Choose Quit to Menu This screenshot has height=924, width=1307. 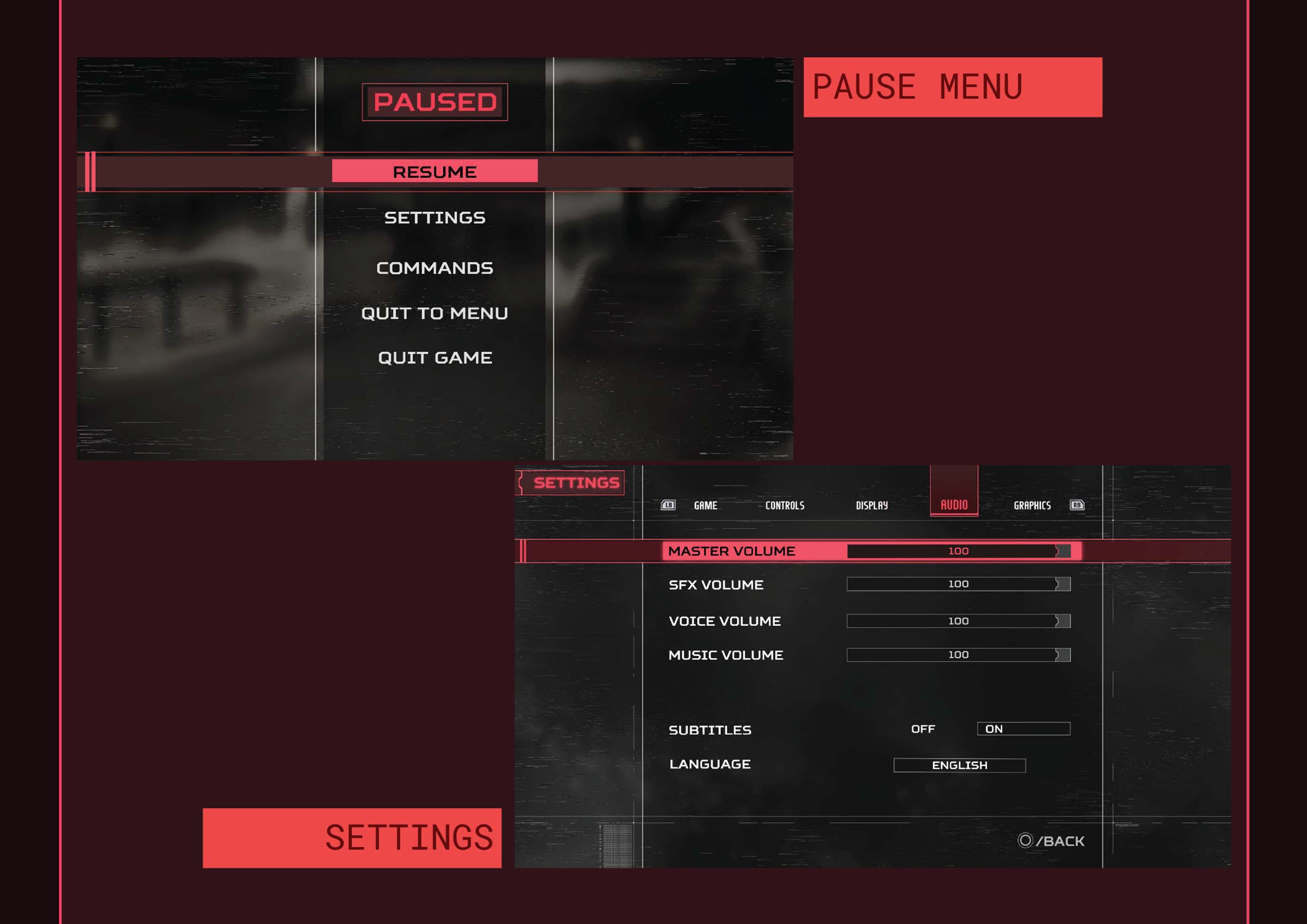point(434,313)
